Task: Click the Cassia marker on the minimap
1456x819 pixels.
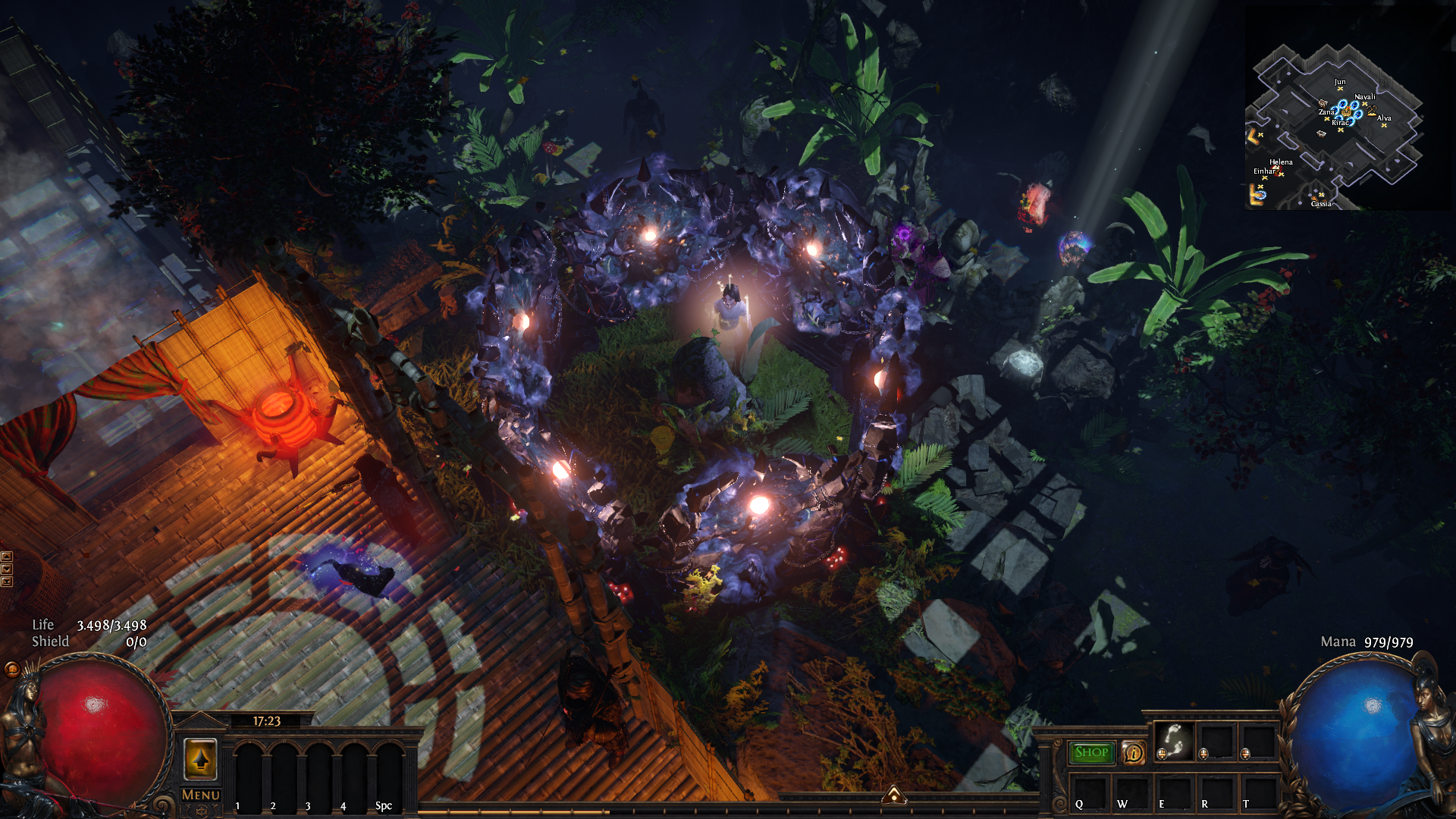Action: click(x=1321, y=196)
